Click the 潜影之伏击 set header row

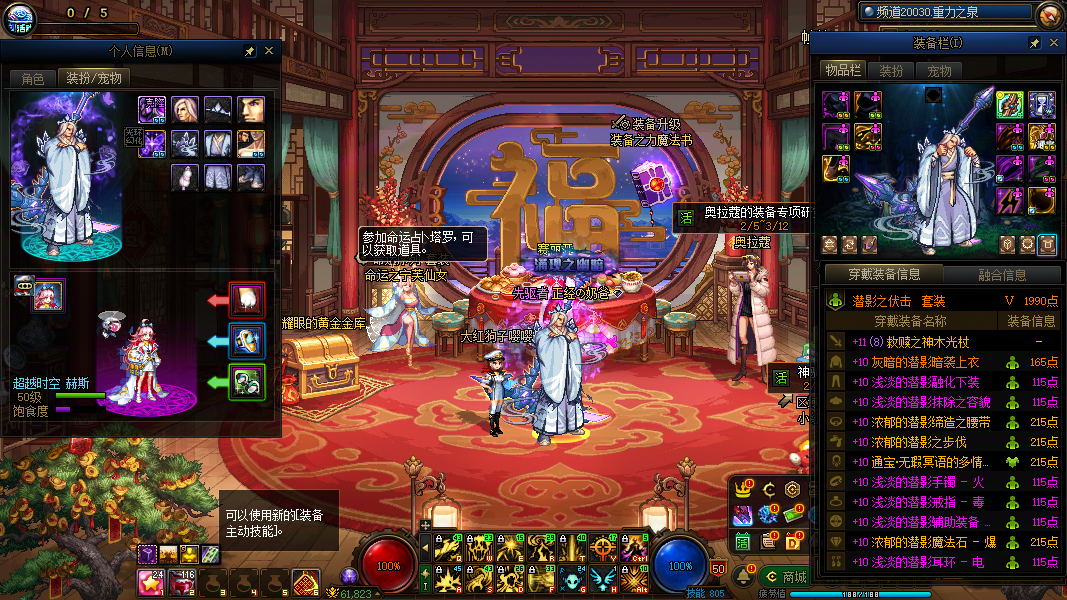point(940,301)
